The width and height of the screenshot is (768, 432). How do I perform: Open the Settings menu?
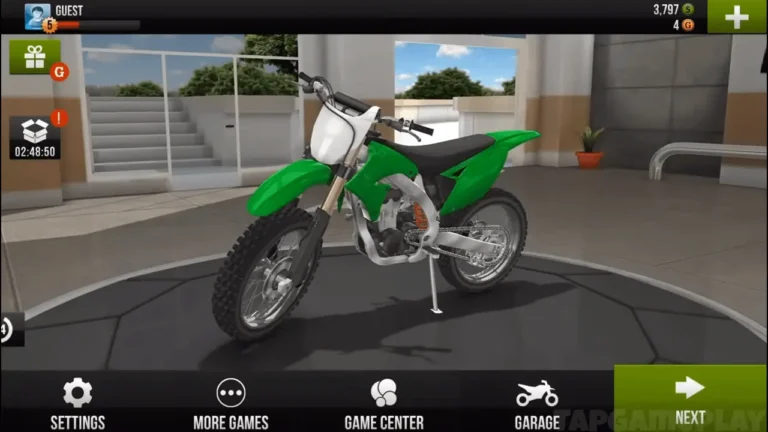point(77,402)
